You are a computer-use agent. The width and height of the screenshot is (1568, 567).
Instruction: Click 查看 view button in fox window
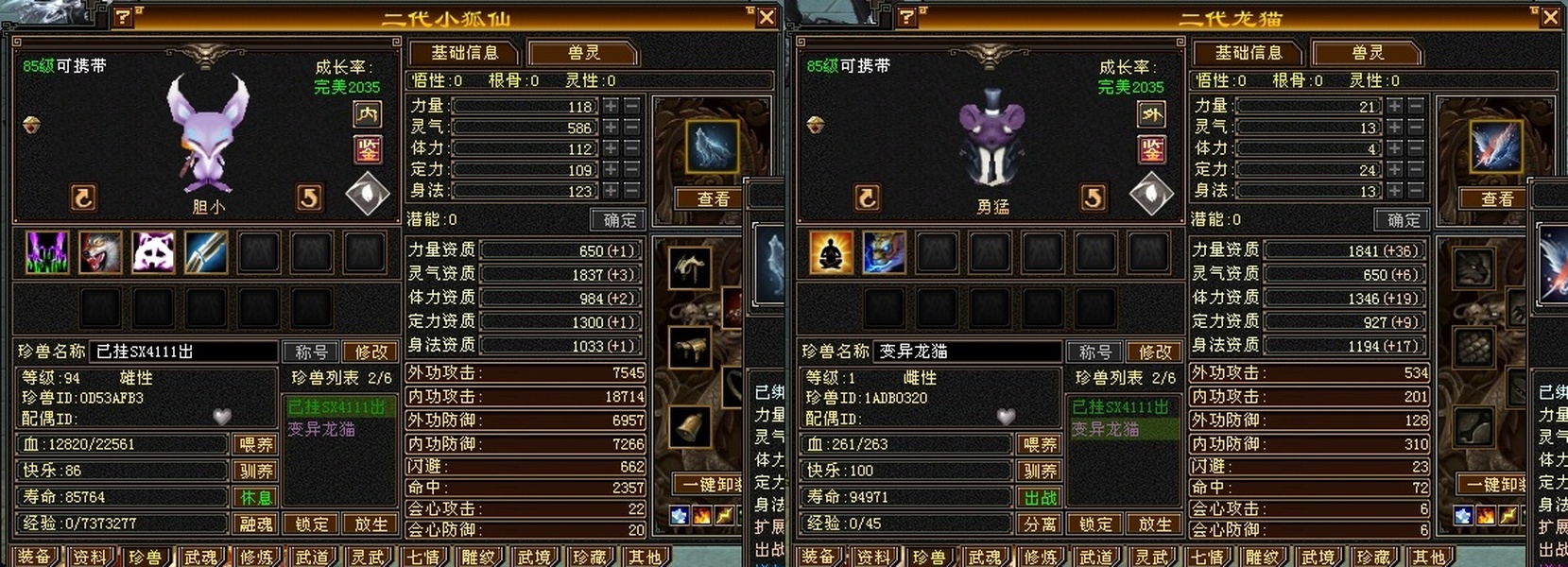pos(713,198)
